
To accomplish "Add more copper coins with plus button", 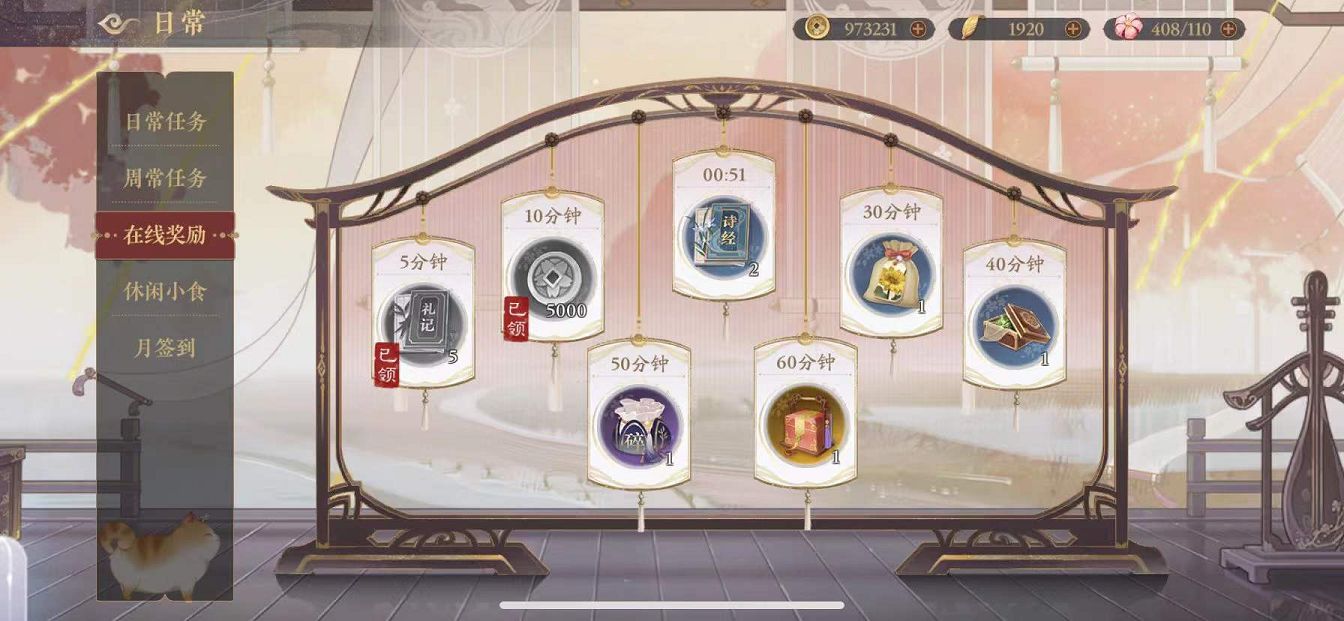I will click(x=917, y=29).
